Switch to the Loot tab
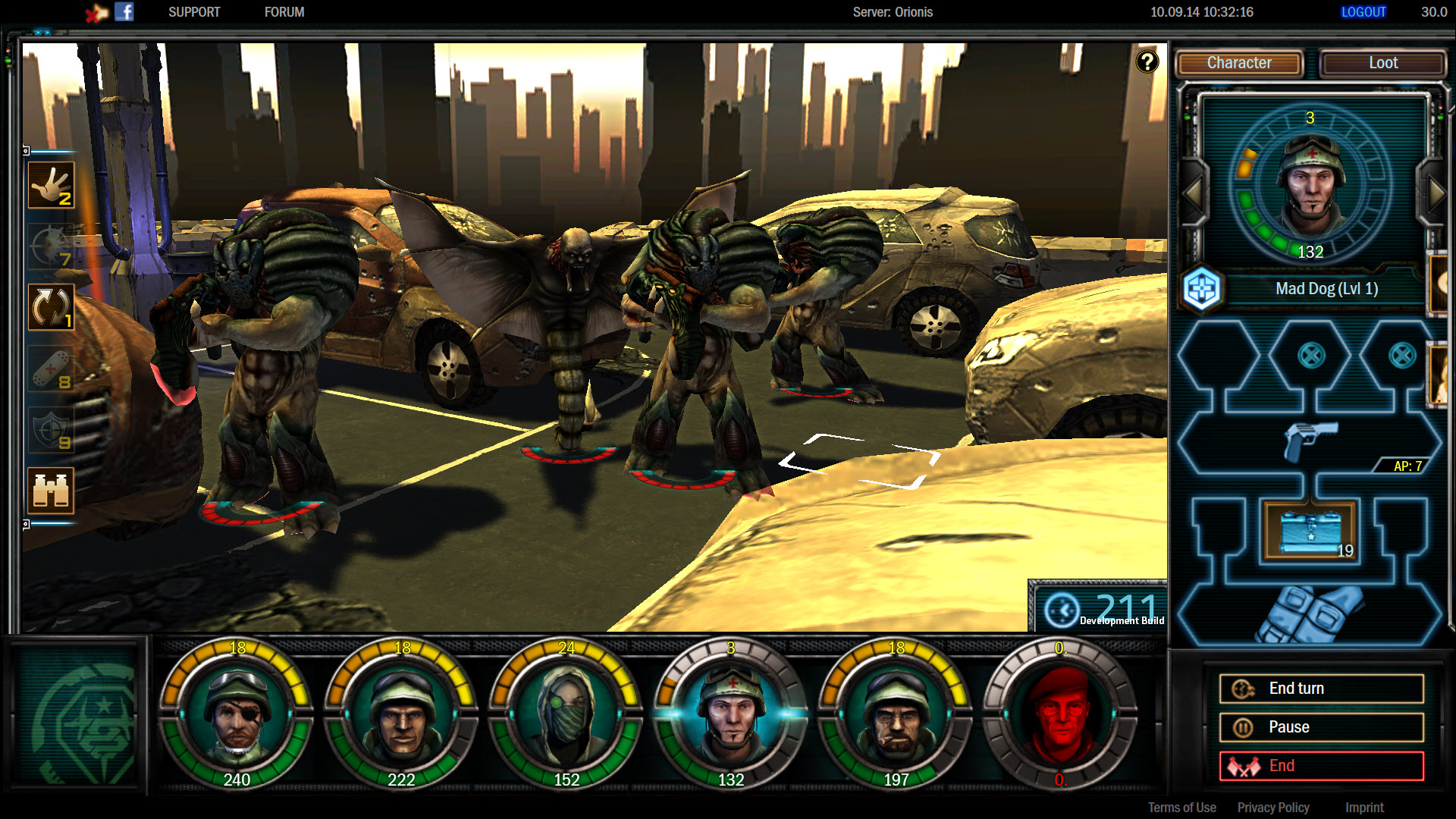Image resolution: width=1456 pixels, height=819 pixels. coord(1382,63)
